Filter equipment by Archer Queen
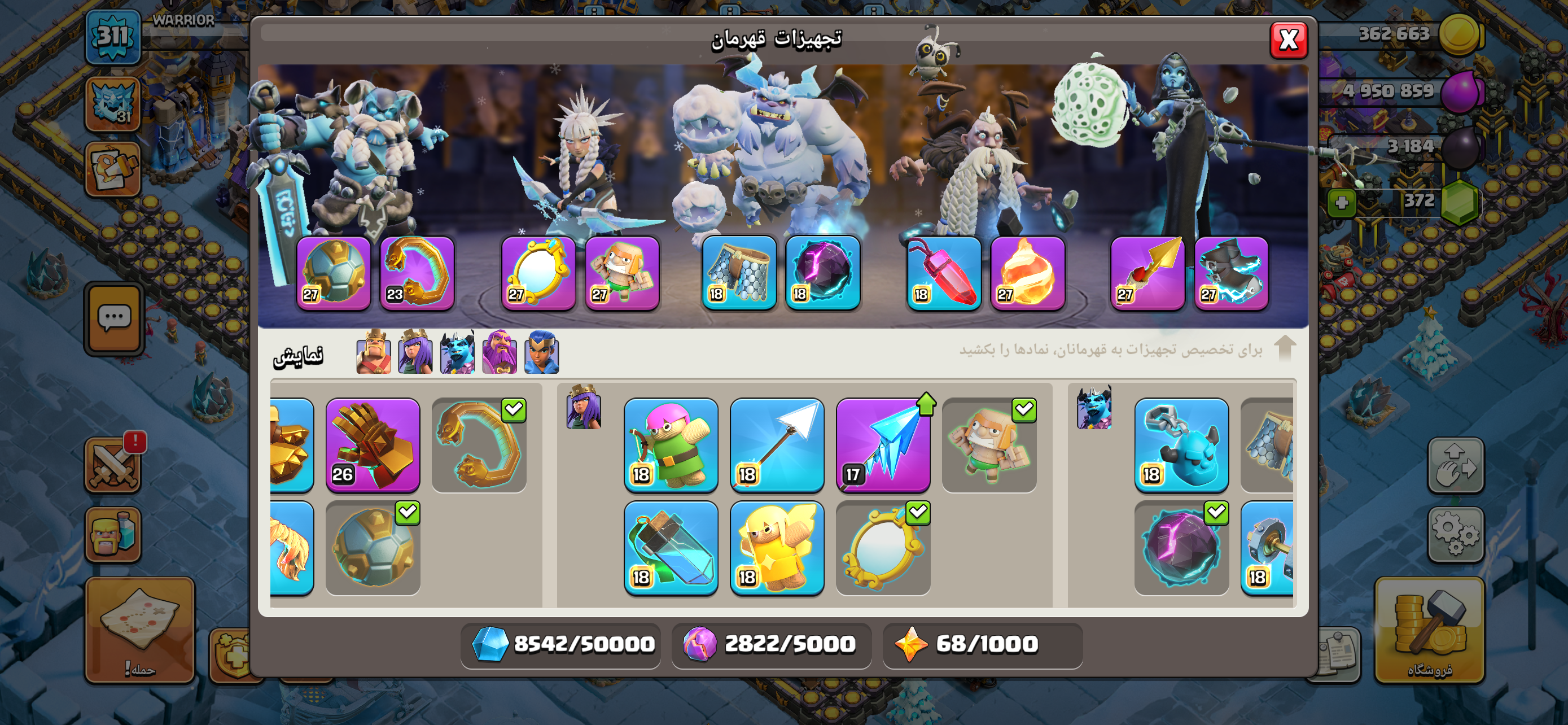The height and width of the screenshot is (725, 1568). [415, 352]
